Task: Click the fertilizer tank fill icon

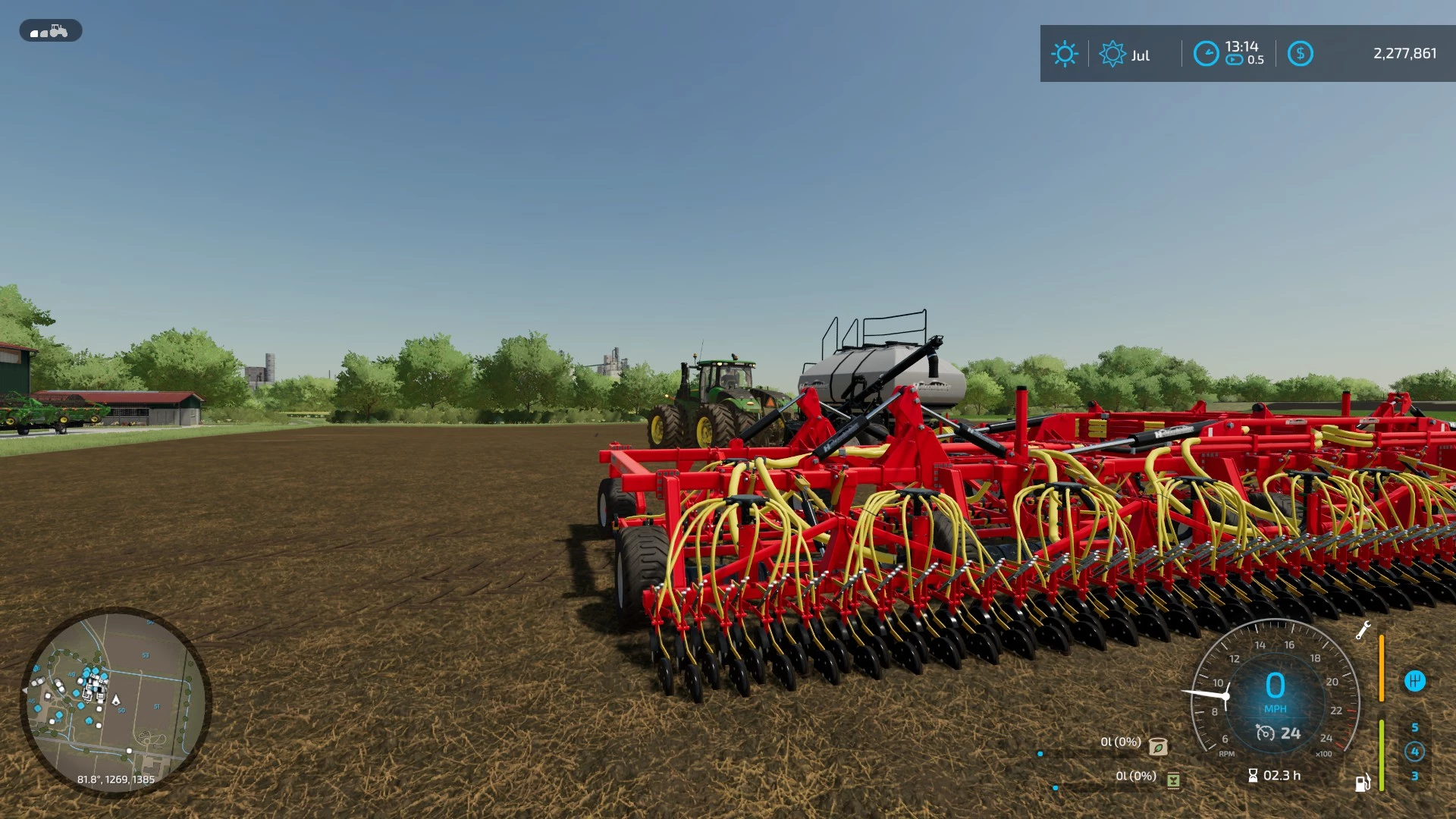Action: pyautogui.click(x=1173, y=780)
